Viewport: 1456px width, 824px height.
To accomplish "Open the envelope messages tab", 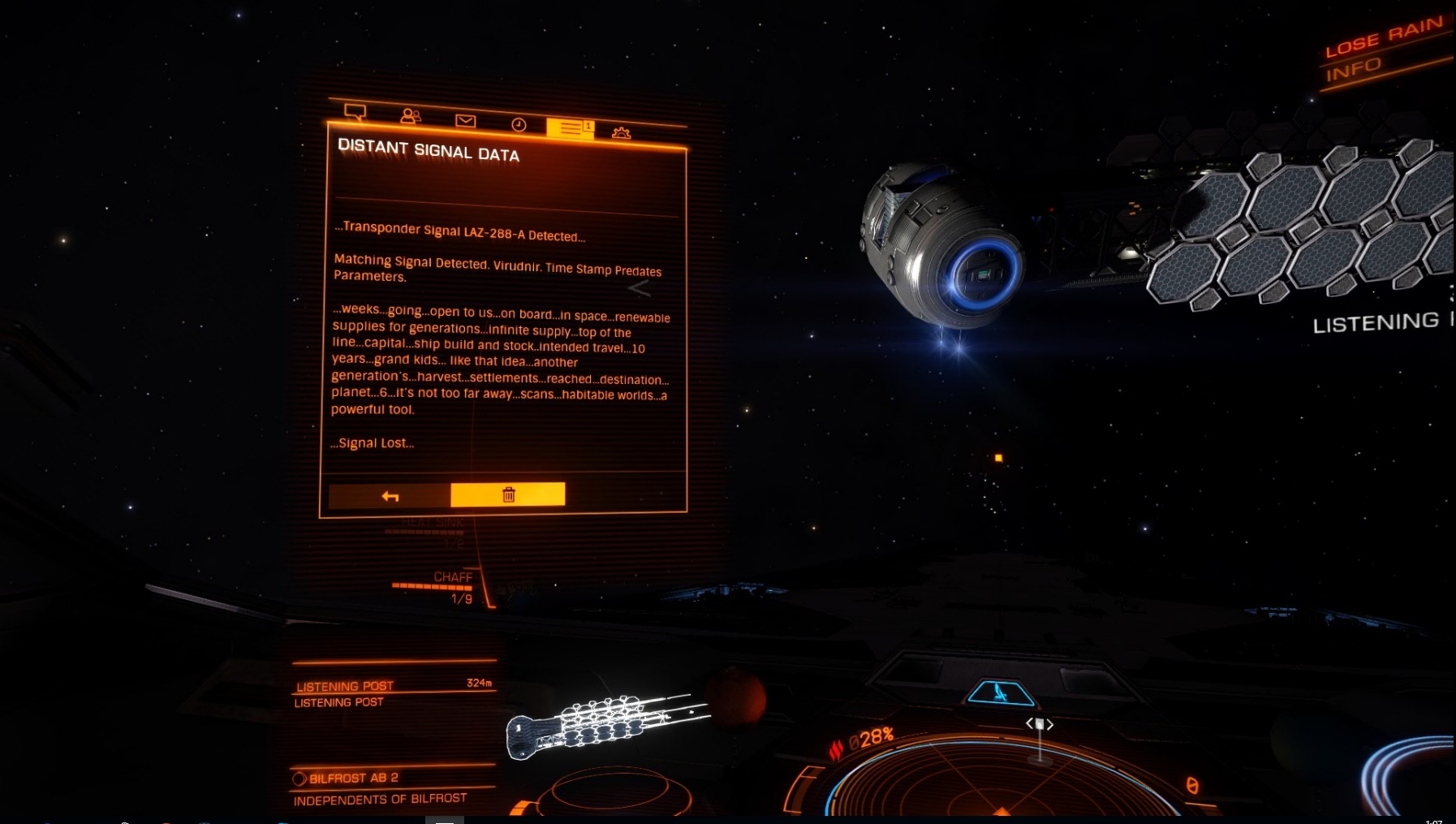I will [x=465, y=121].
